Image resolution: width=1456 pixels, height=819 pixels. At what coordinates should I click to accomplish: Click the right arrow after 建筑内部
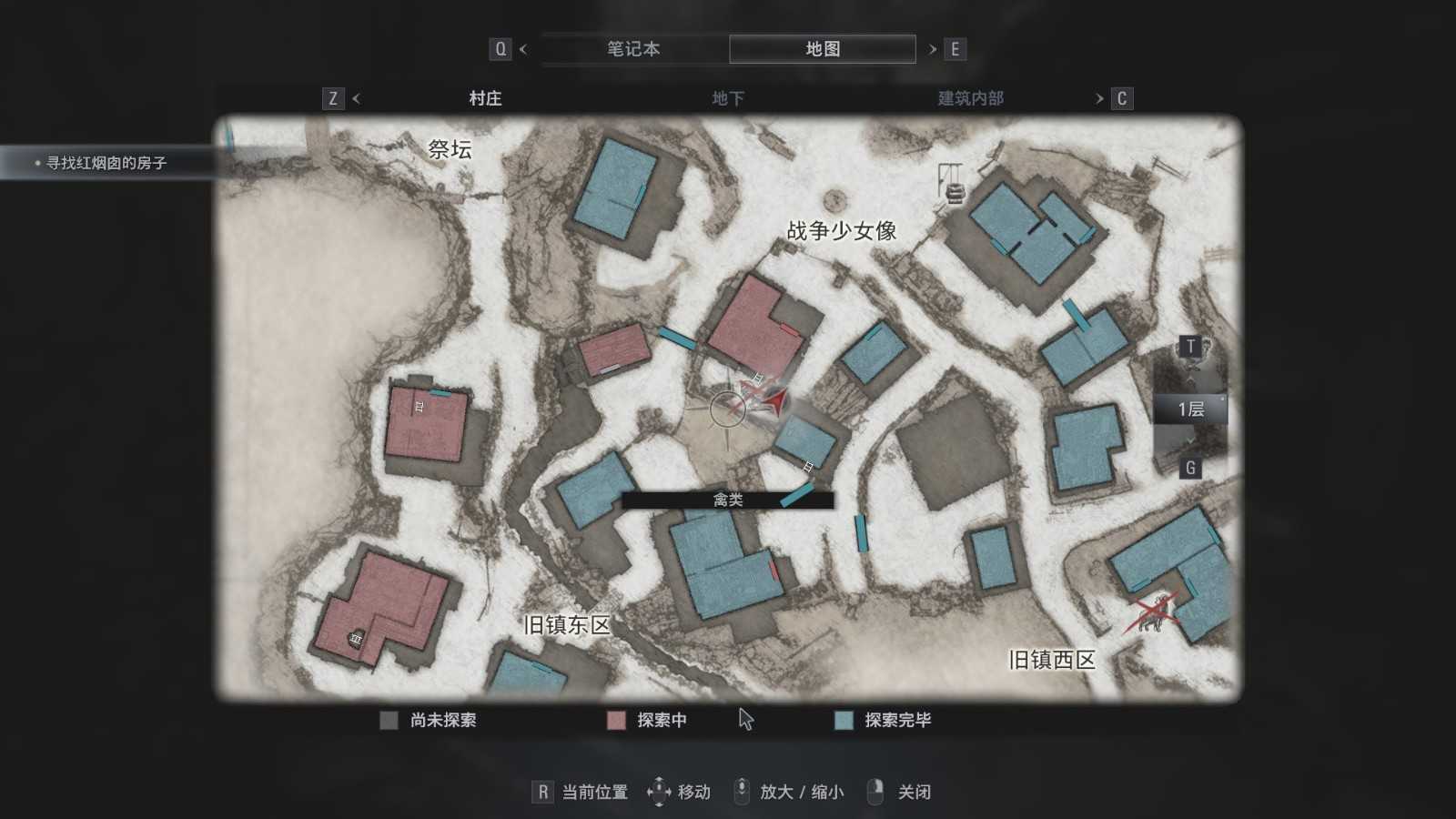1099,98
